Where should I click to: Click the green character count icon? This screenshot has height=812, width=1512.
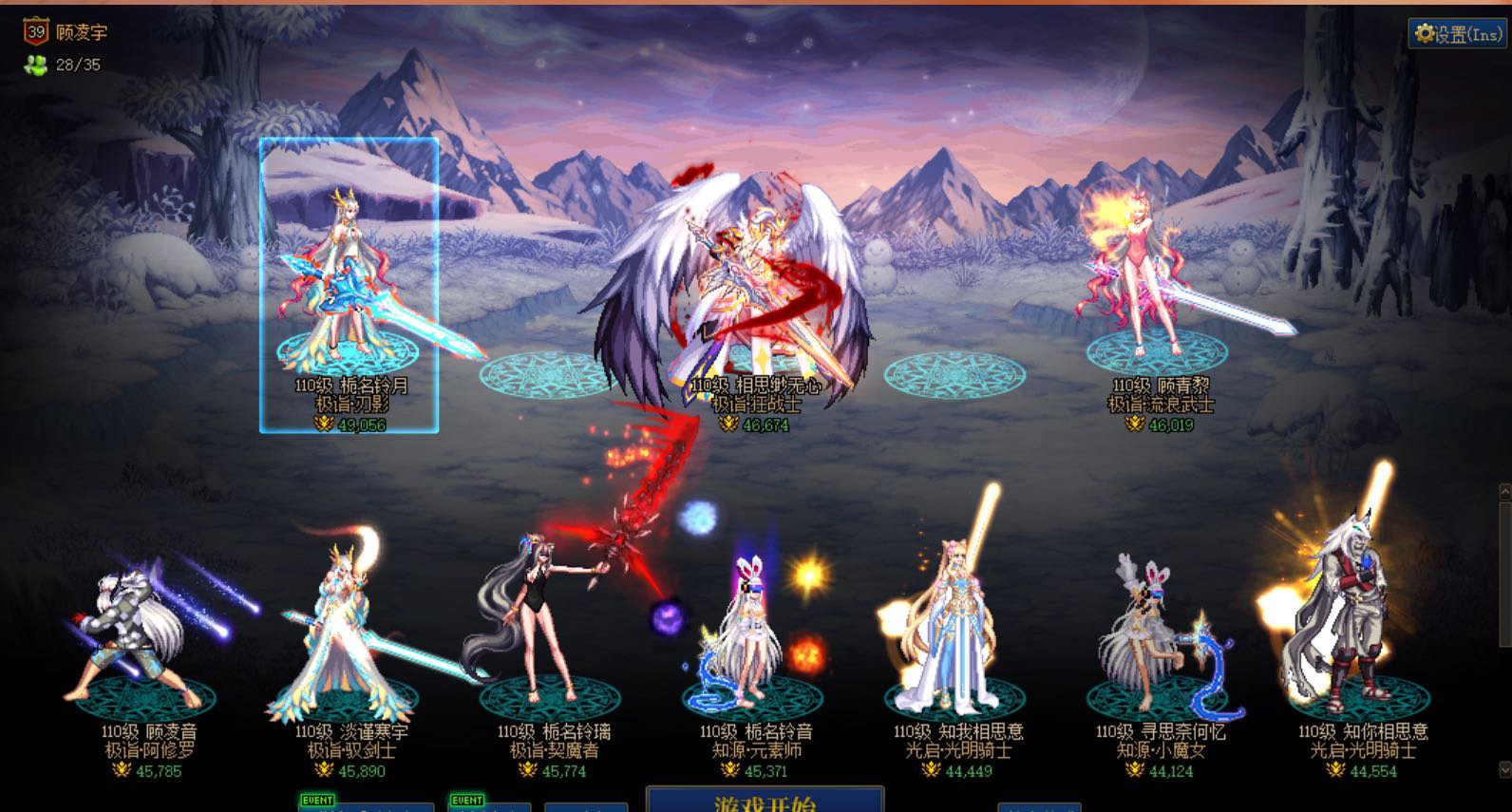(36, 65)
